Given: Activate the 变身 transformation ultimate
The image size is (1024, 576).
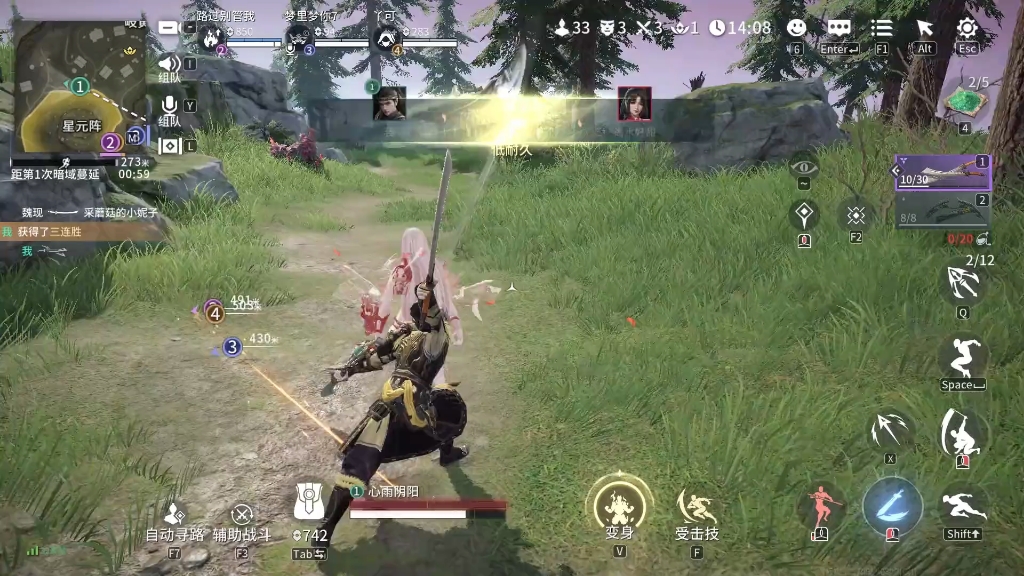Looking at the screenshot, I should click(x=620, y=504).
